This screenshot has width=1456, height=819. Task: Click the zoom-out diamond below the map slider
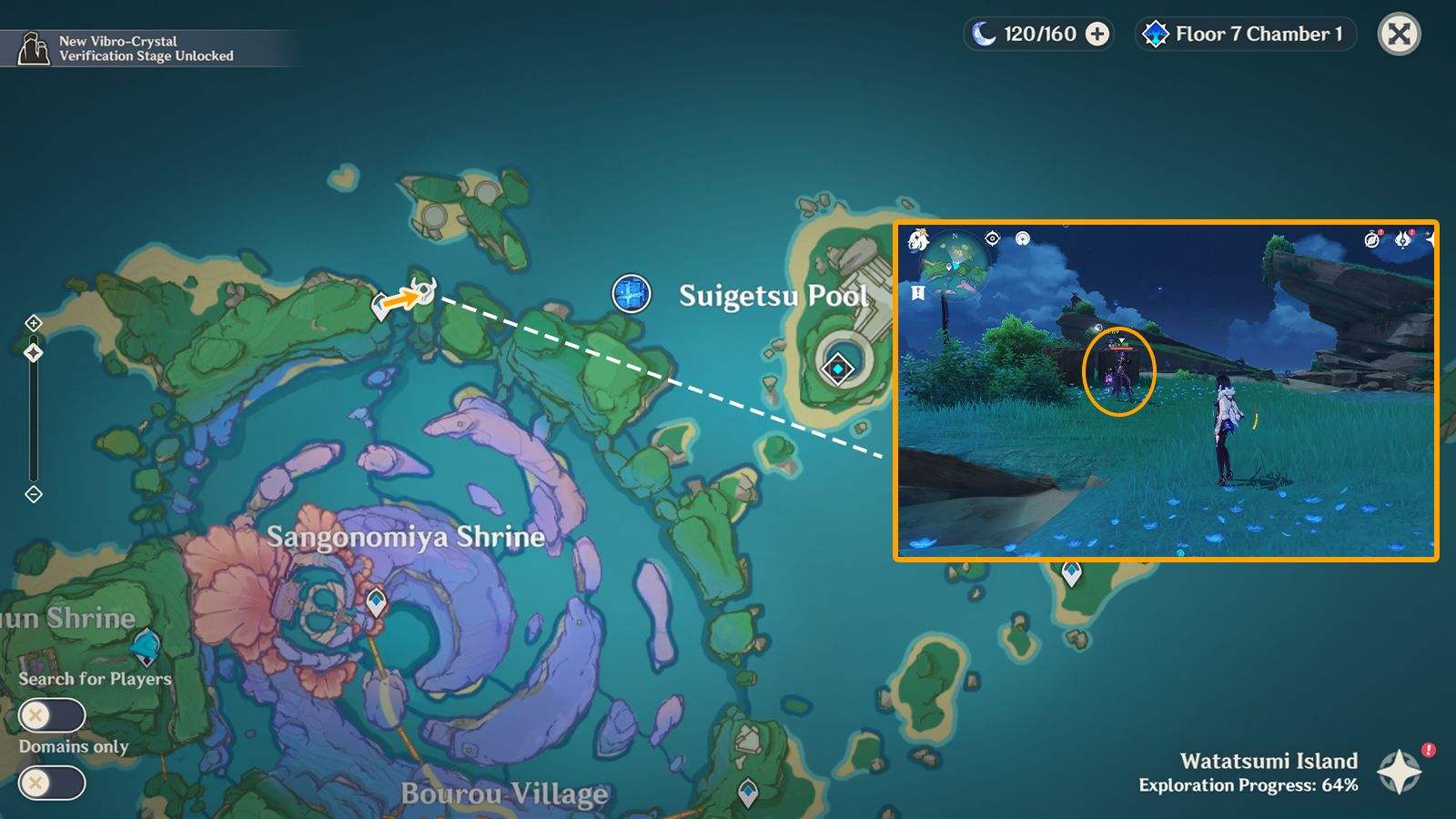[x=35, y=493]
